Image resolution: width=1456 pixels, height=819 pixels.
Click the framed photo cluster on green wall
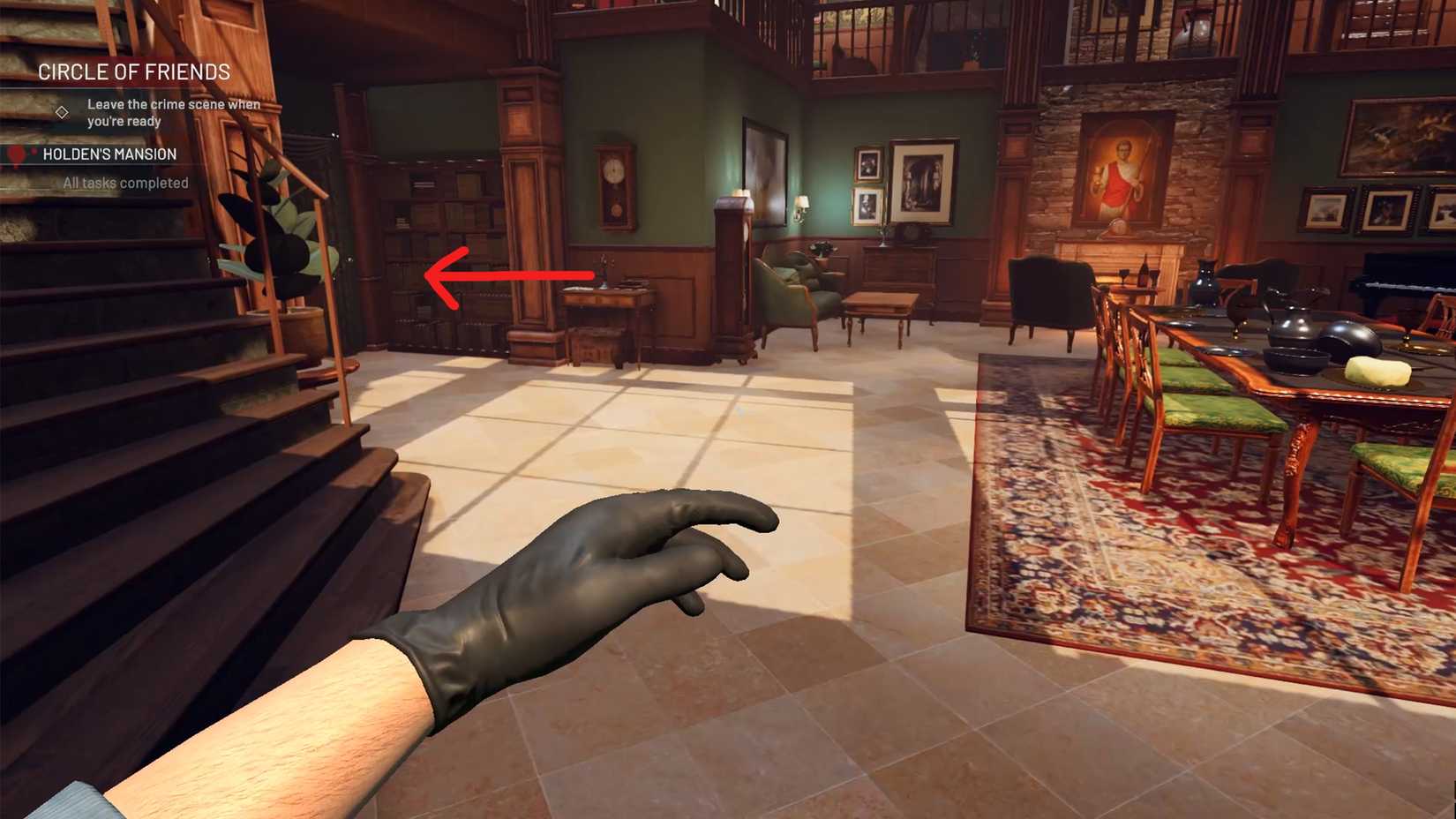point(869,185)
